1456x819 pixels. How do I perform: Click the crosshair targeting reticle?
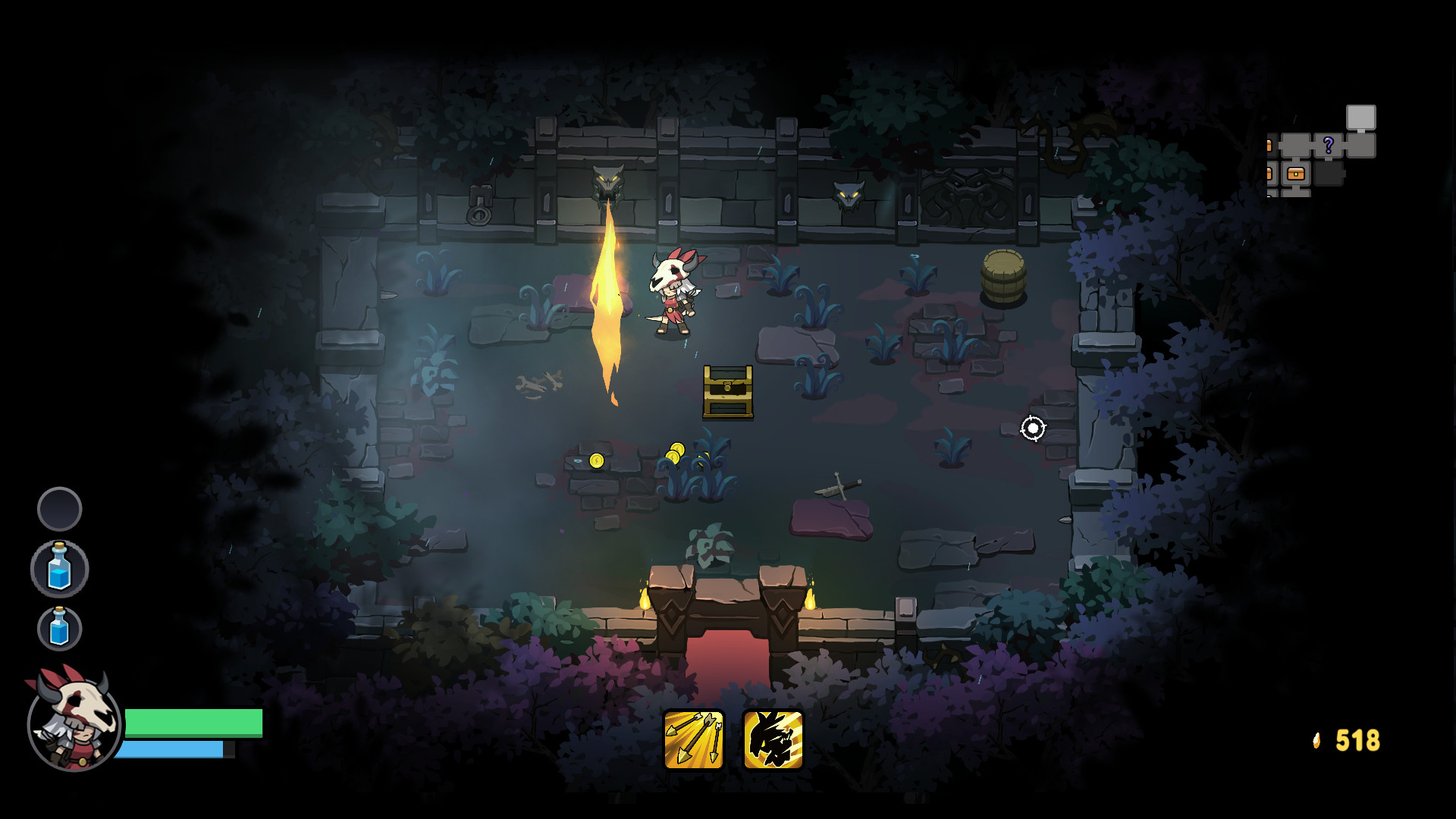tap(1032, 429)
